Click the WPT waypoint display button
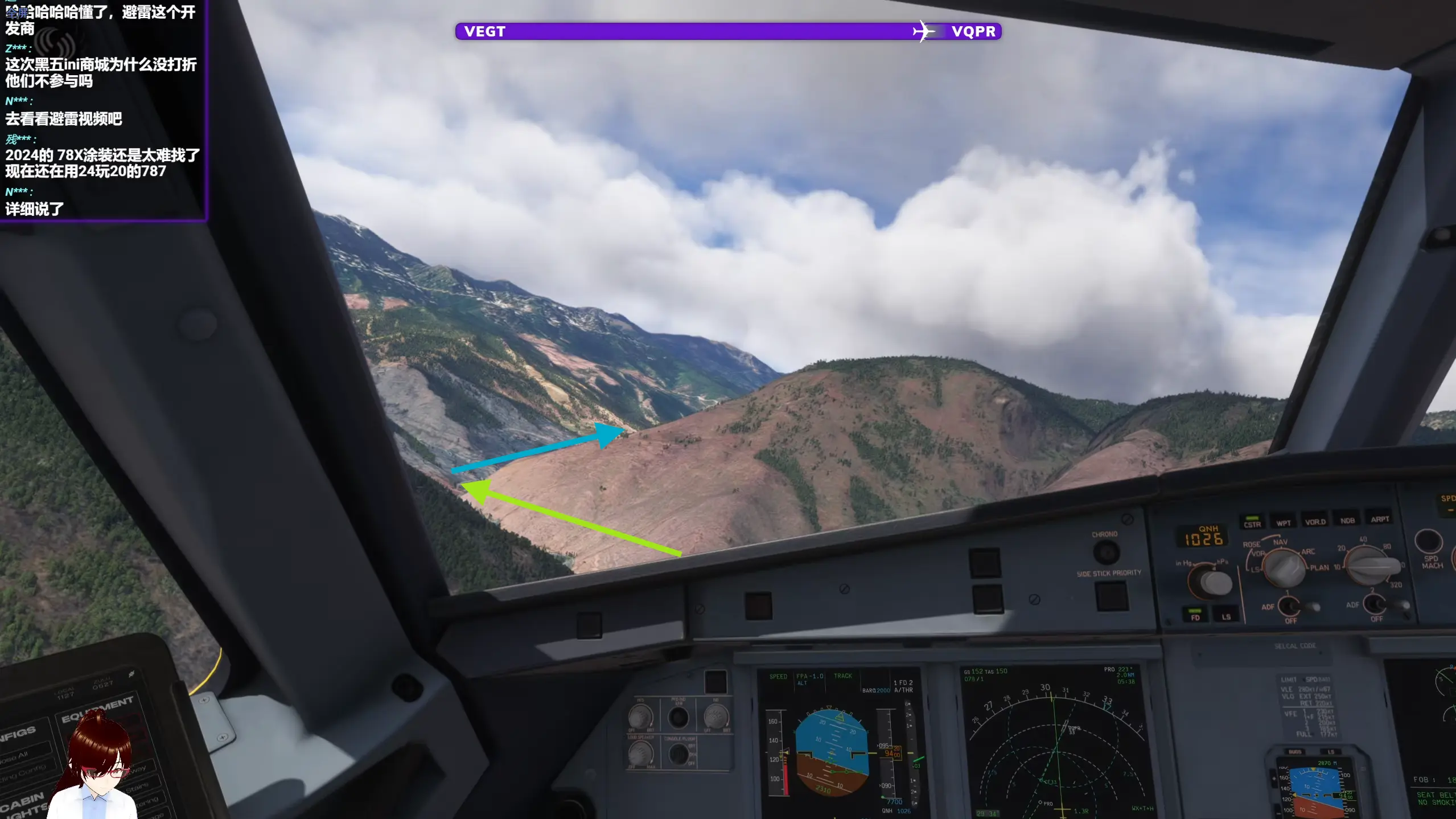 1283,522
